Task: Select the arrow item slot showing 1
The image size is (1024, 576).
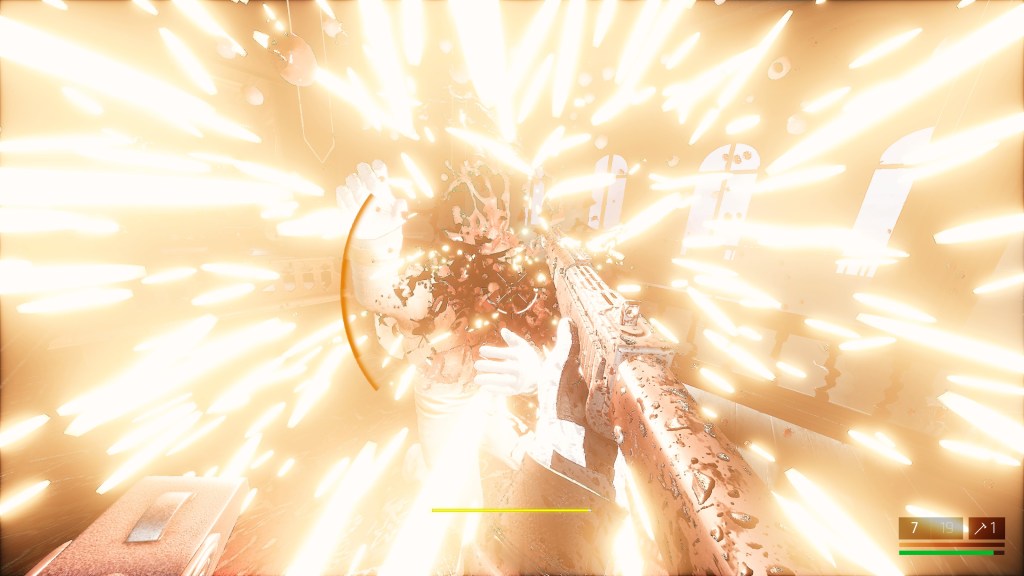Action: (x=986, y=528)
